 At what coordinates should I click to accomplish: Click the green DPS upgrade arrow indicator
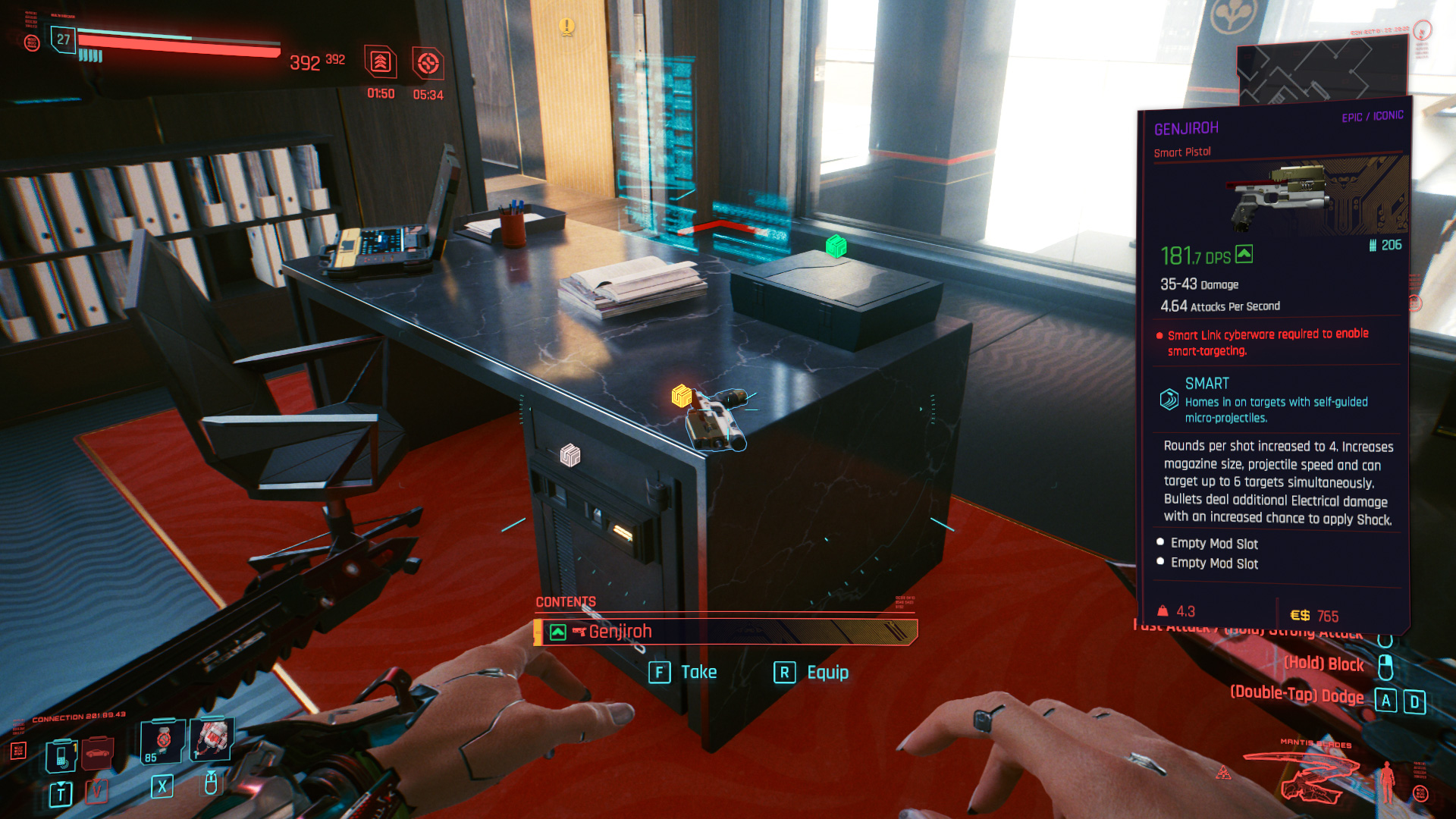1244,254
